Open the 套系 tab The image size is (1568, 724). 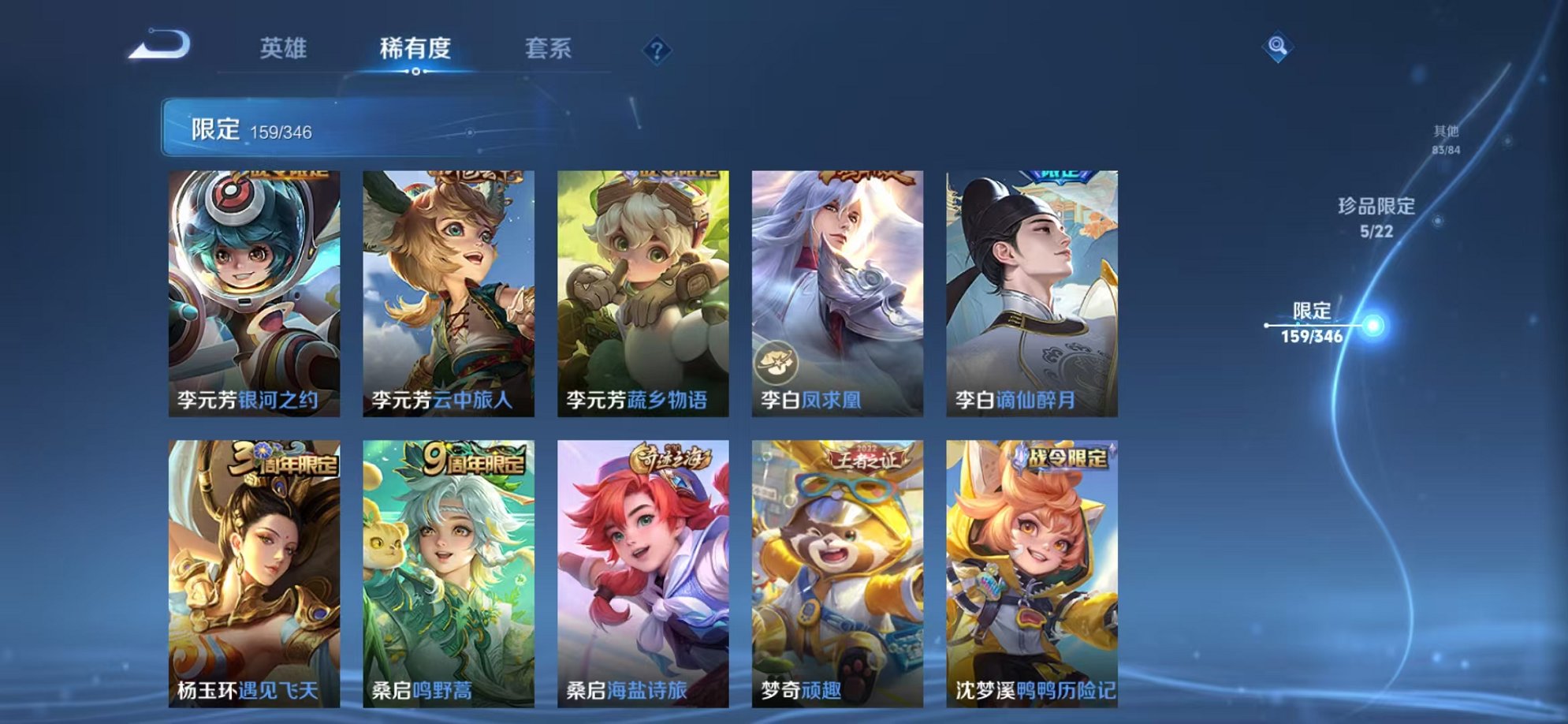click(x=552, y=47)
